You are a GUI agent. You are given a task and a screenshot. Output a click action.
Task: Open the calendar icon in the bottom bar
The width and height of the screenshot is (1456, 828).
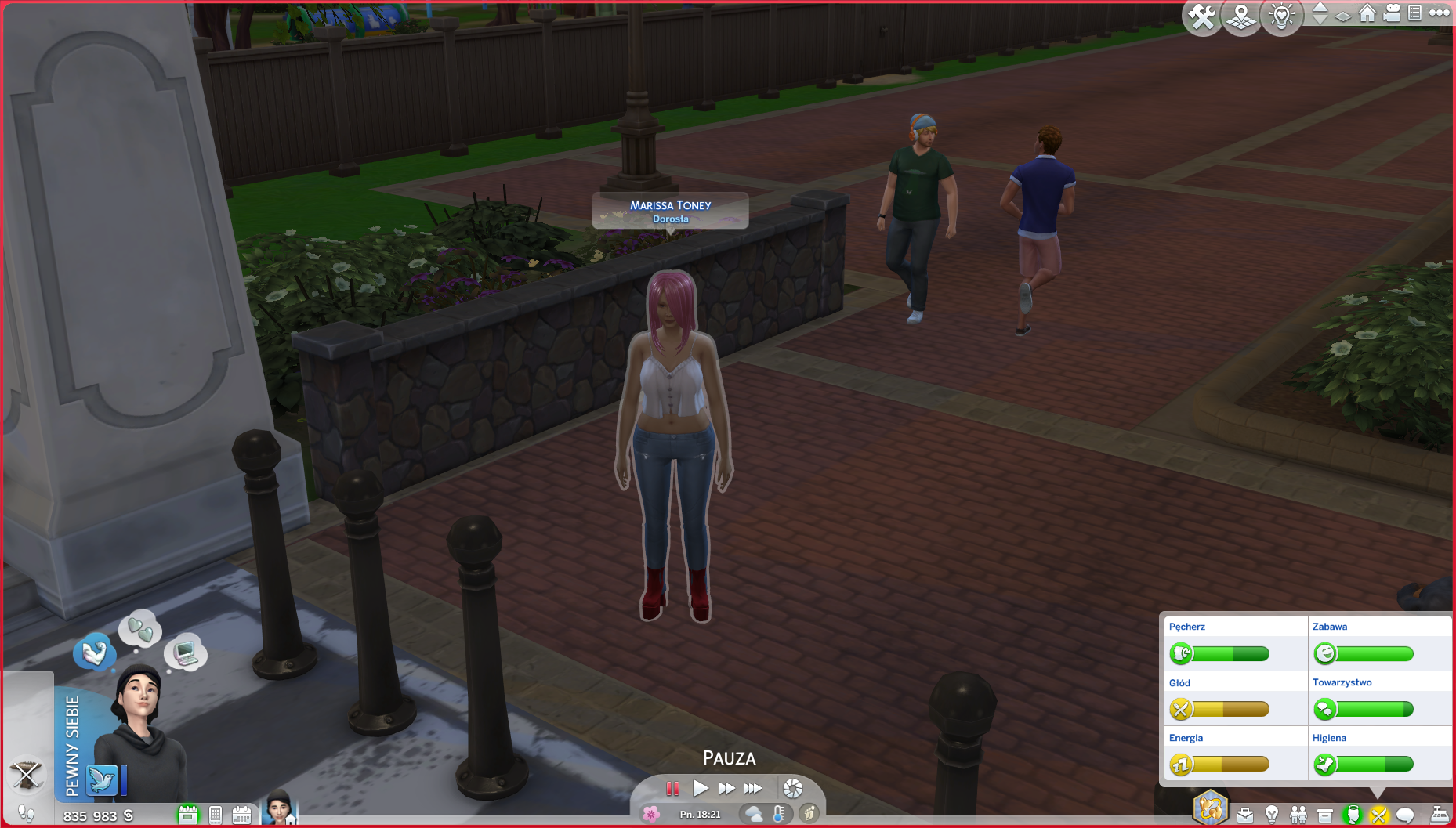(241, 815)
